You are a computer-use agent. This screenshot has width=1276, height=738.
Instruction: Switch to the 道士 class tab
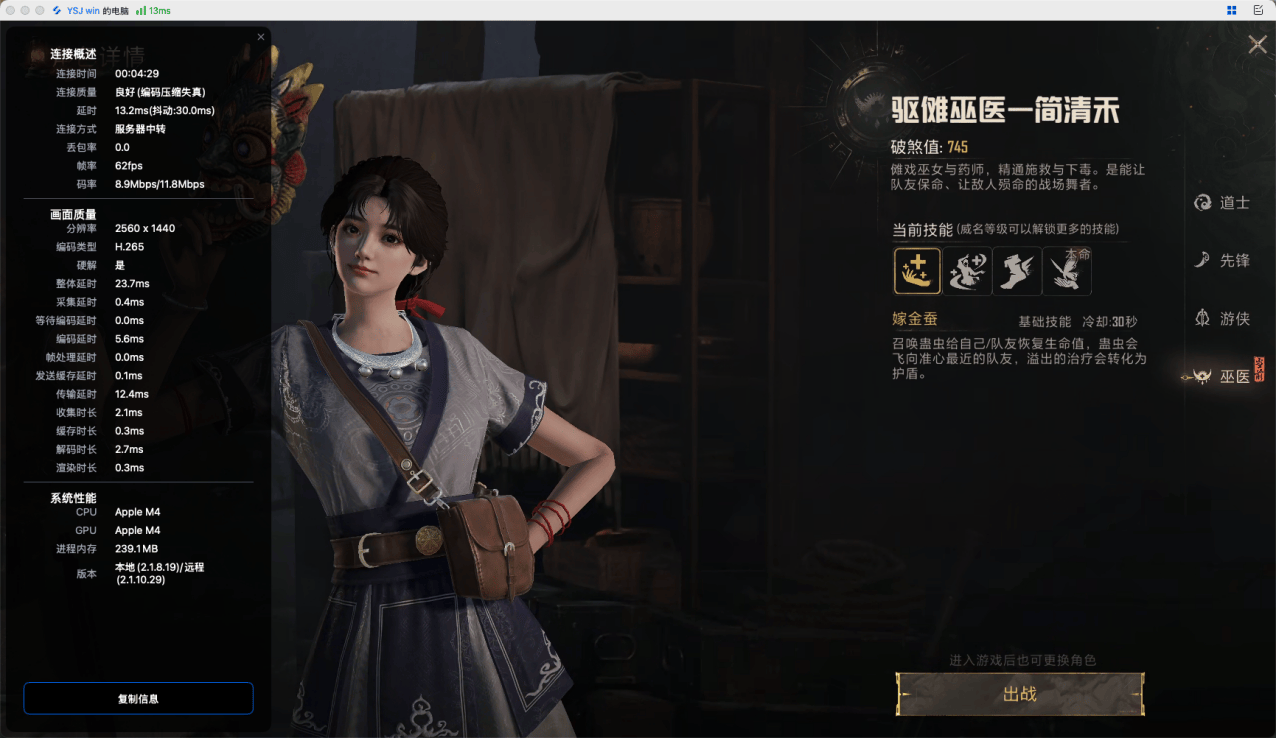coord(1222,203)
